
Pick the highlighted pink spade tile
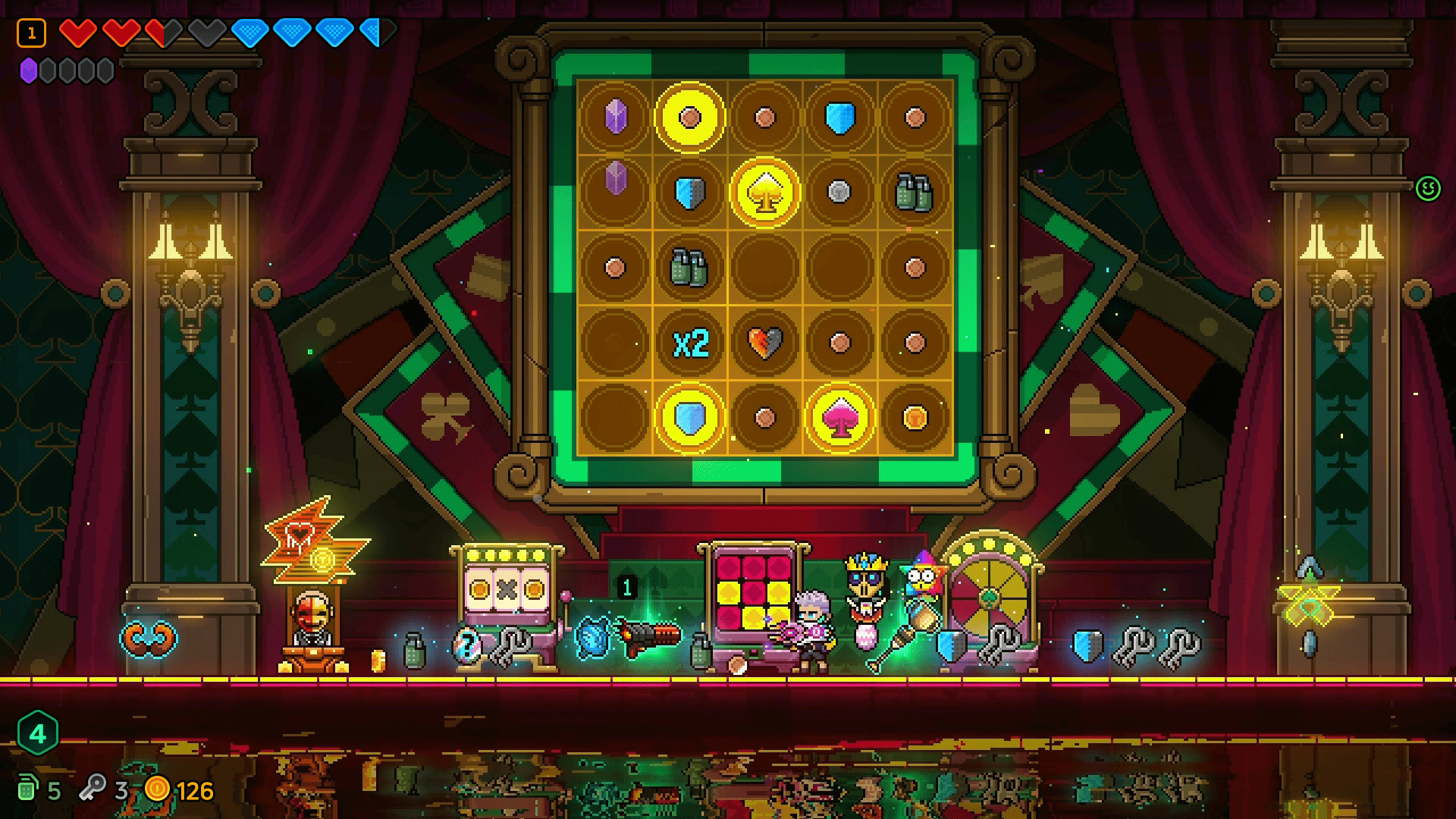[839, 418]
